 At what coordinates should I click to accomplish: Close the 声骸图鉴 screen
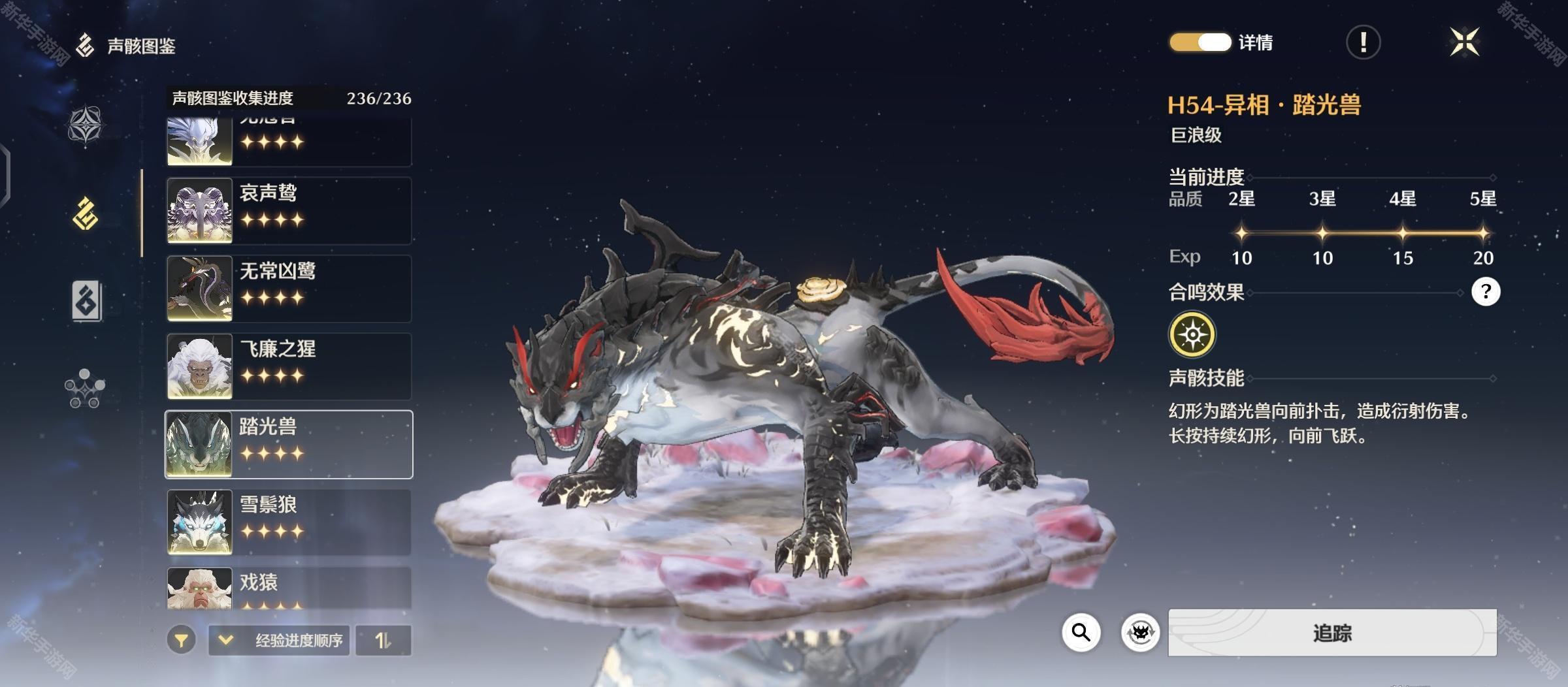(1465, 42)
